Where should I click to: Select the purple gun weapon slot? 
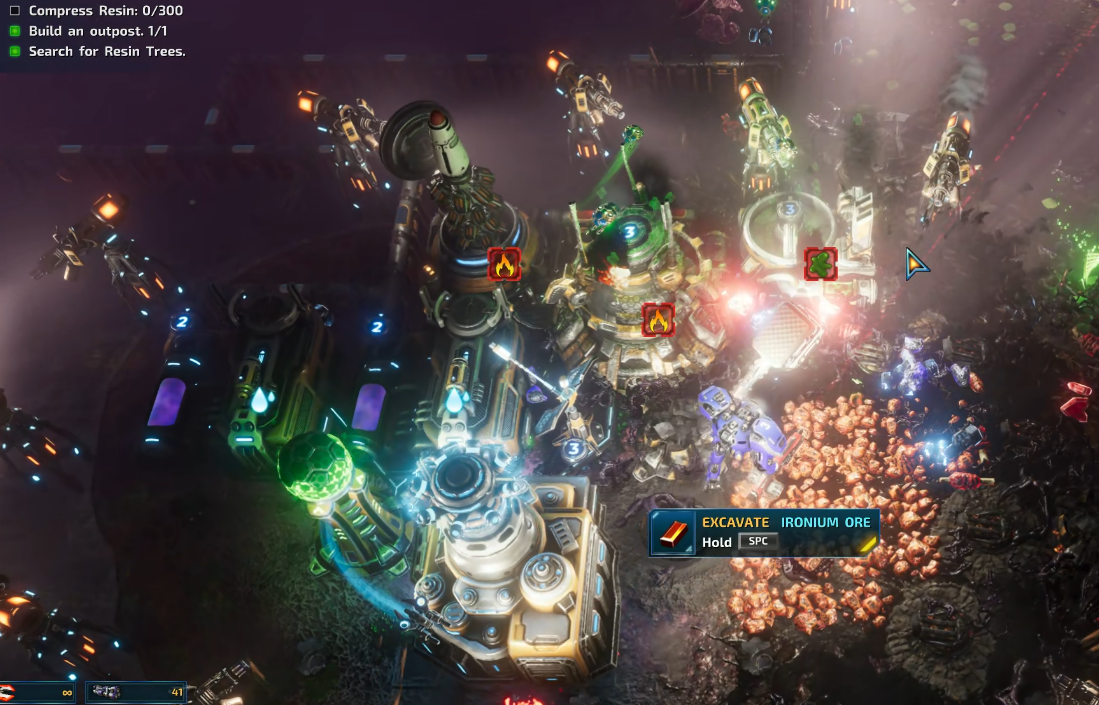point(136,692)
